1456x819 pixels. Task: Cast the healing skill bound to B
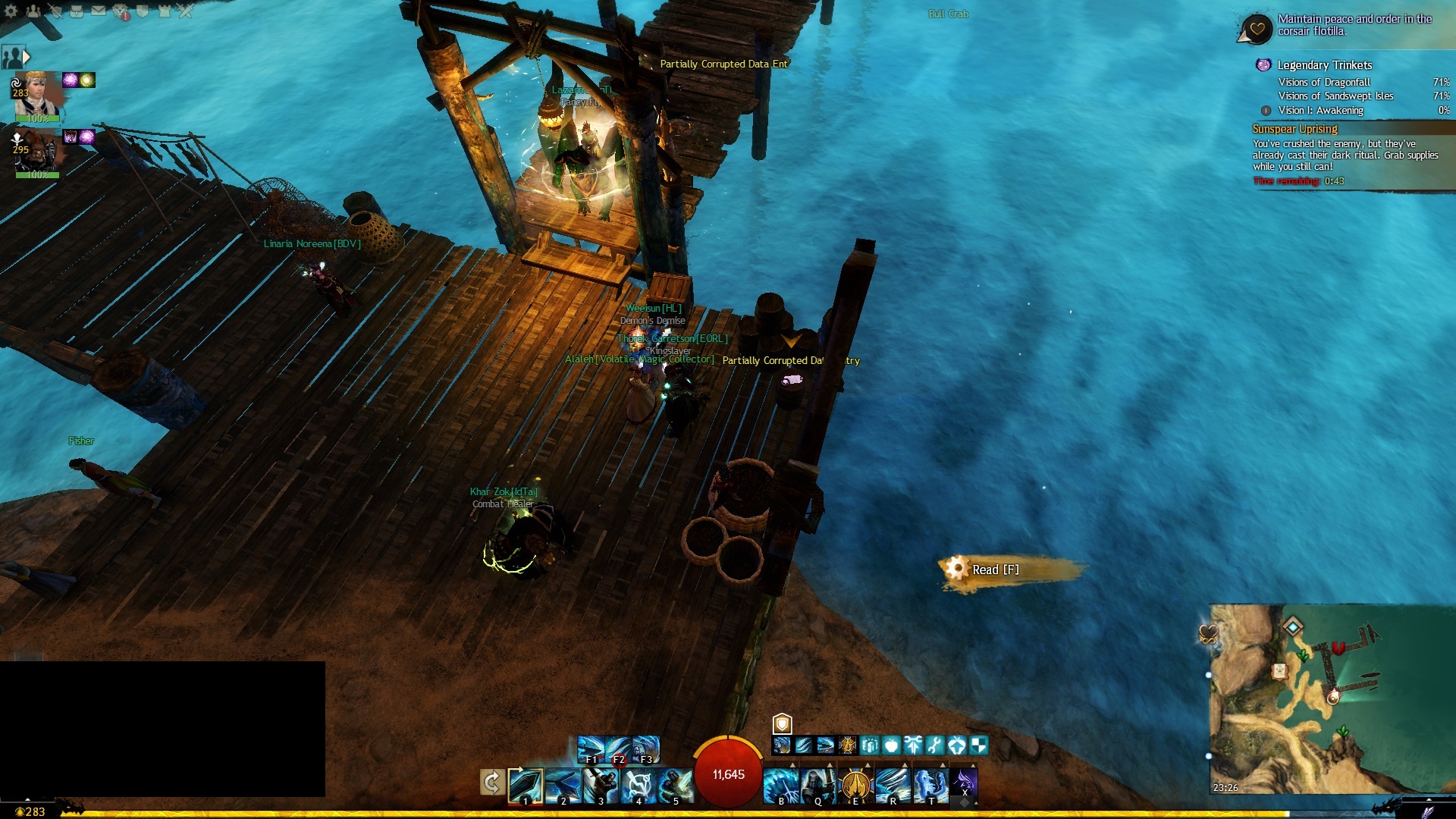(781, 786)
